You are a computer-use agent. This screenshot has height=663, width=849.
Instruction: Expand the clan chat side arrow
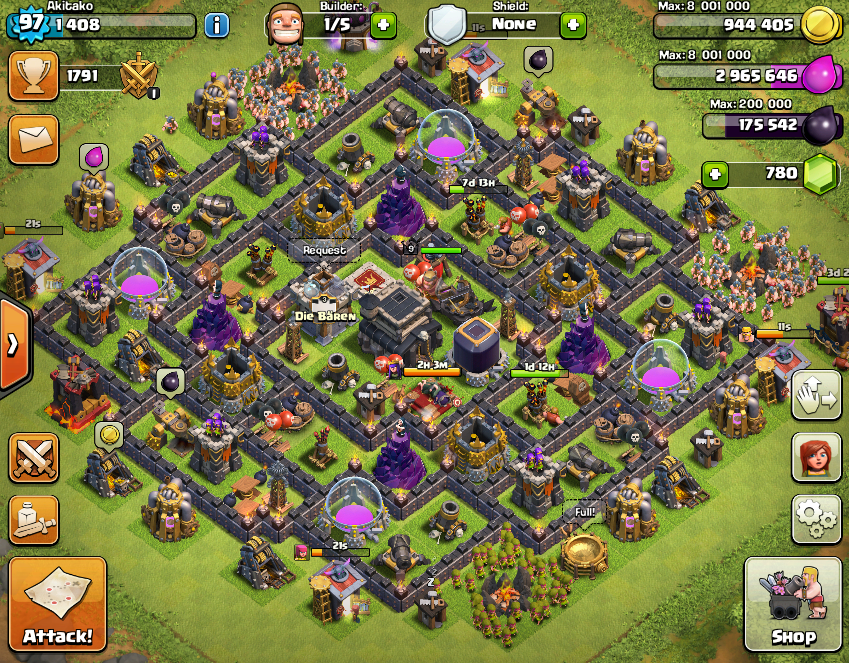(x=14, y=345)
